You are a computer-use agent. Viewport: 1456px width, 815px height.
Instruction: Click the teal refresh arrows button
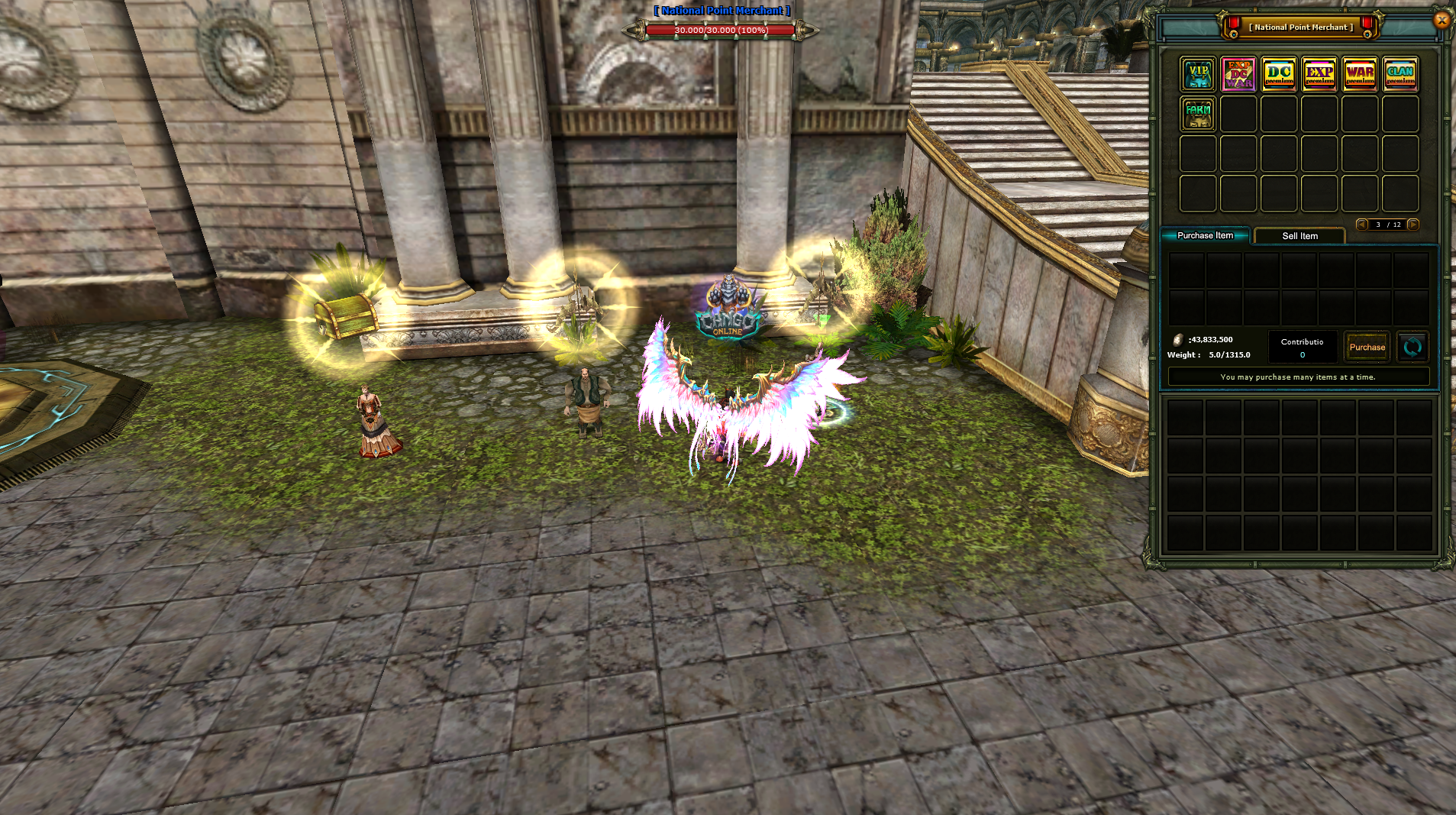(1412, 347)
